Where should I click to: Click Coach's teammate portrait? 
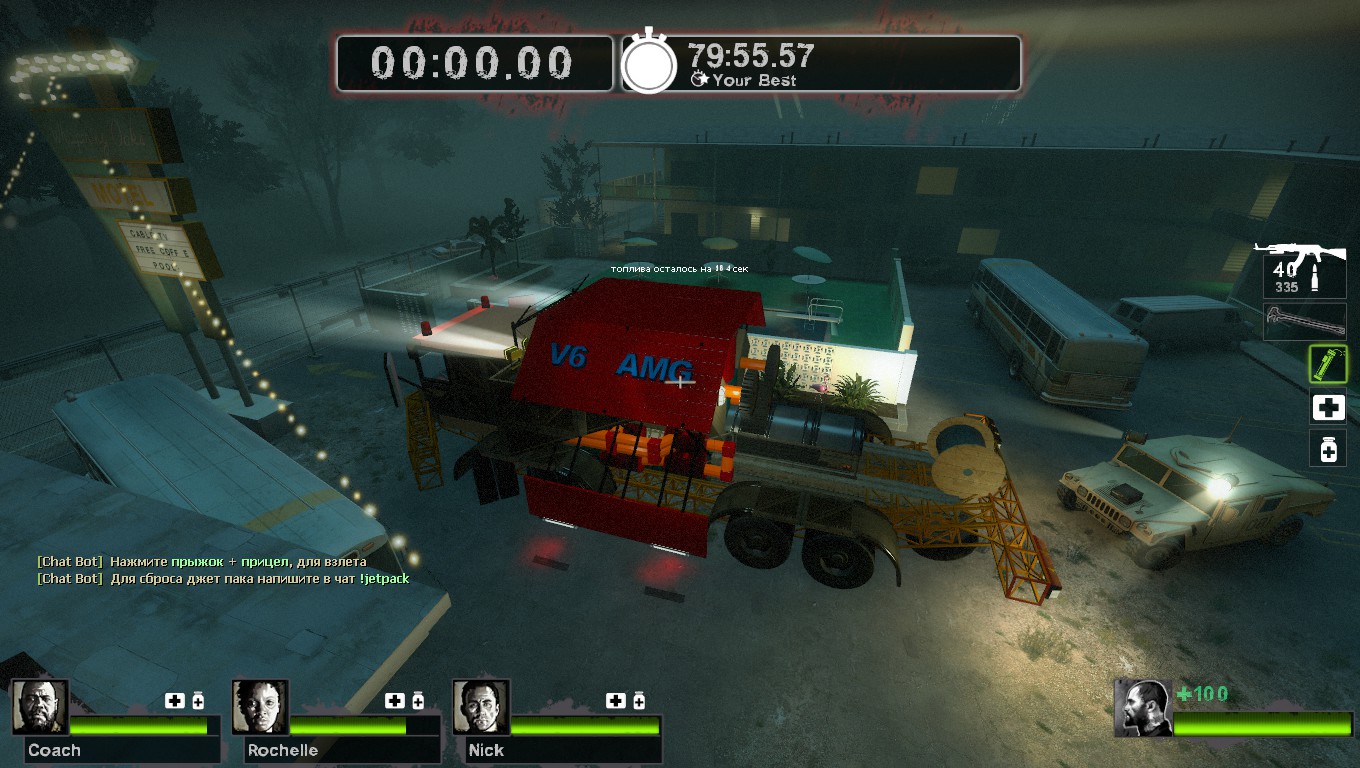tap(41, 707)
